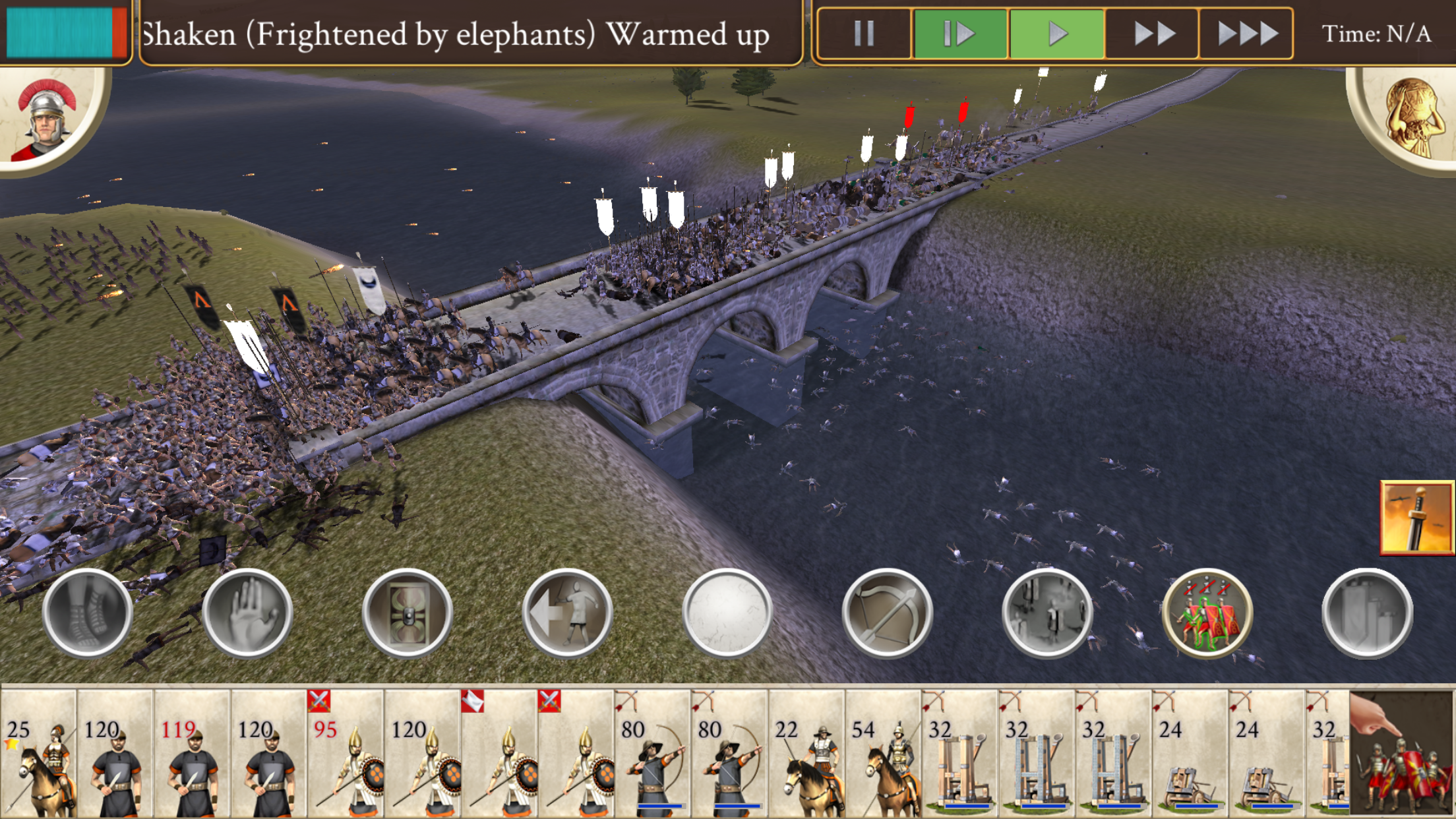Switch to double fast-forward speed
The image size is (1456, 819).
(1153, 33)
